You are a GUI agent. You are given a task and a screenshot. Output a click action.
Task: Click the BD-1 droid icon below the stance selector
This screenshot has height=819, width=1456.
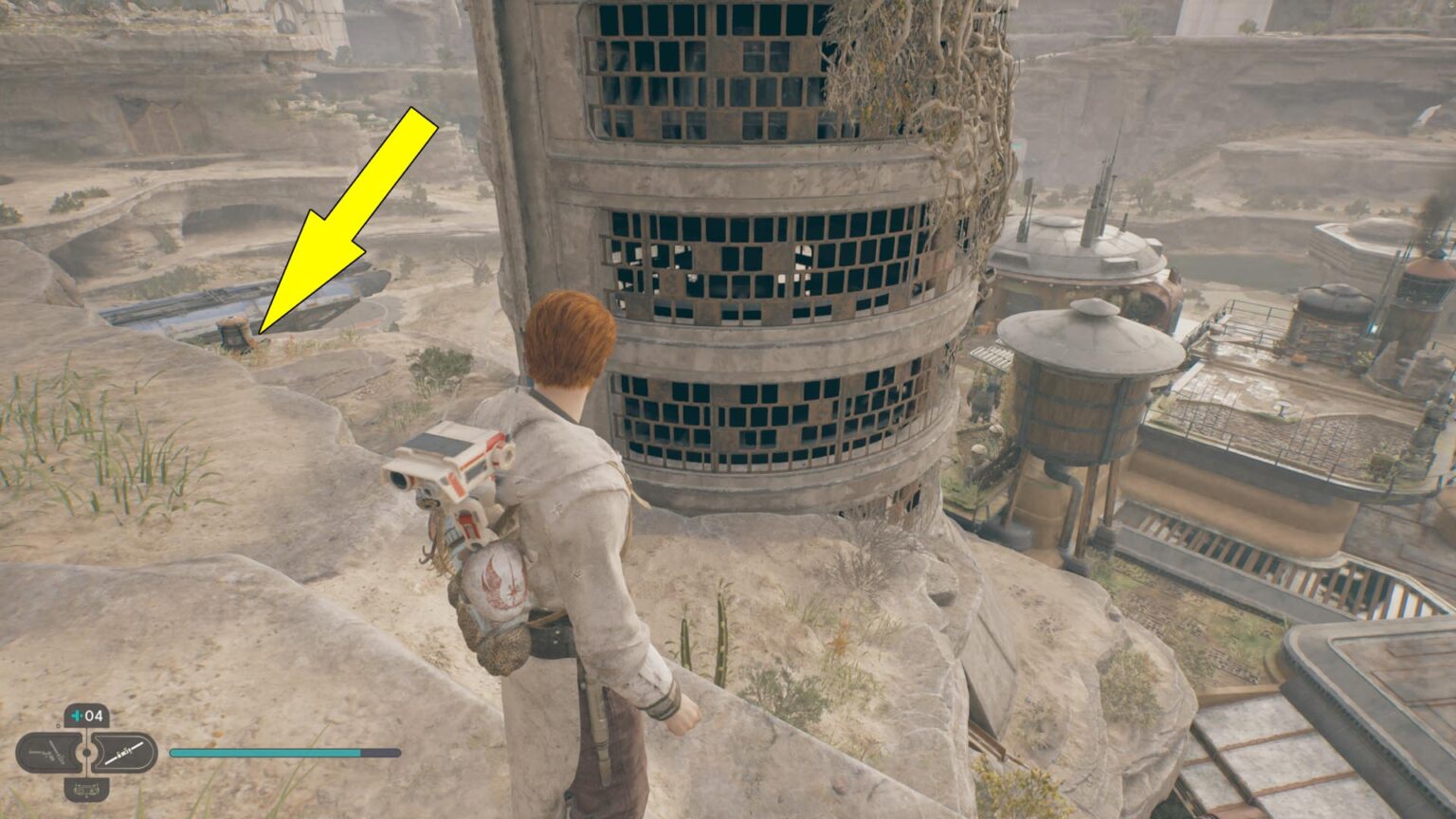(86, 790)
